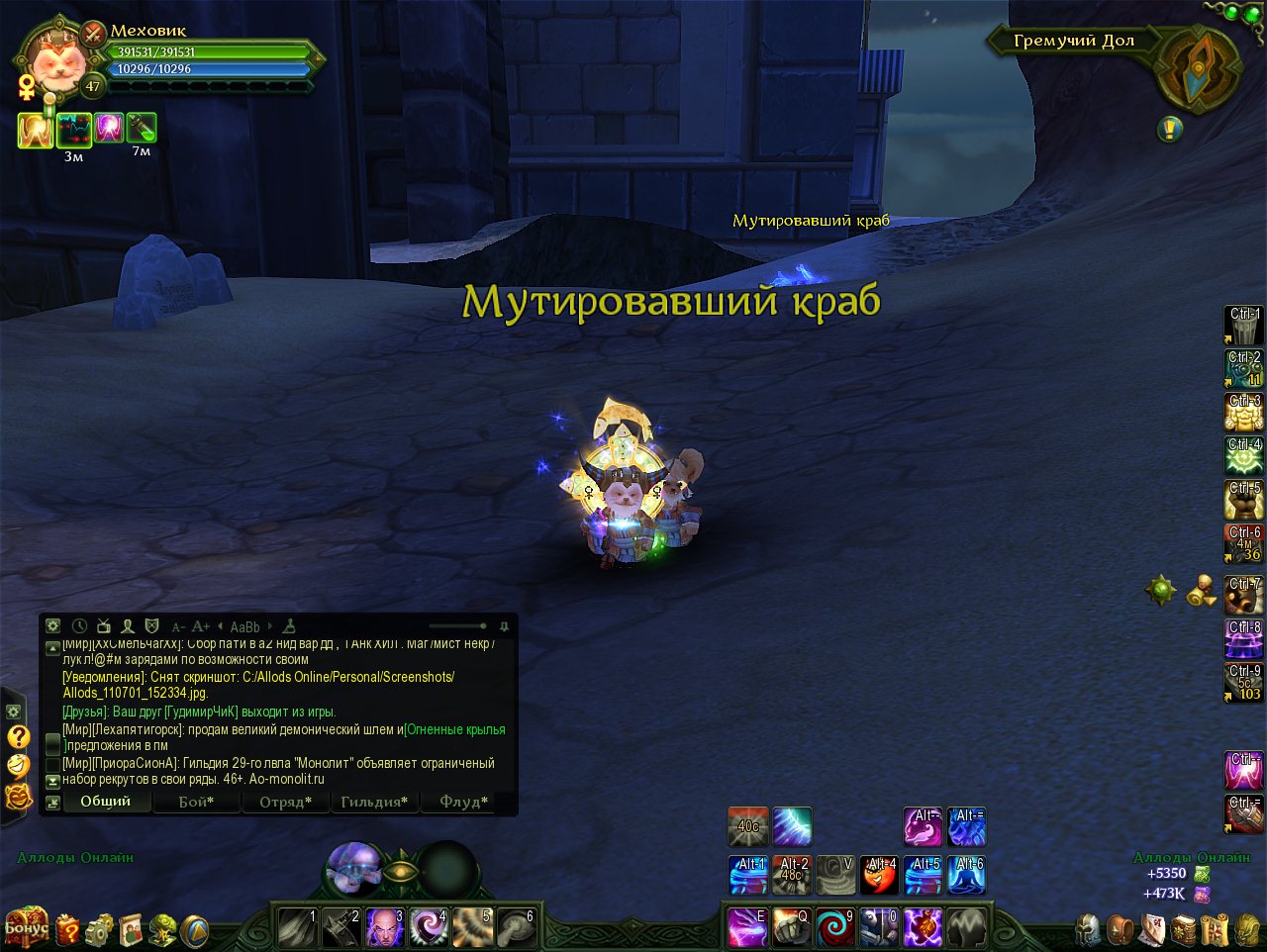Activate the bald purple face ability
The image size is (1267, 952).
[384, 928]
